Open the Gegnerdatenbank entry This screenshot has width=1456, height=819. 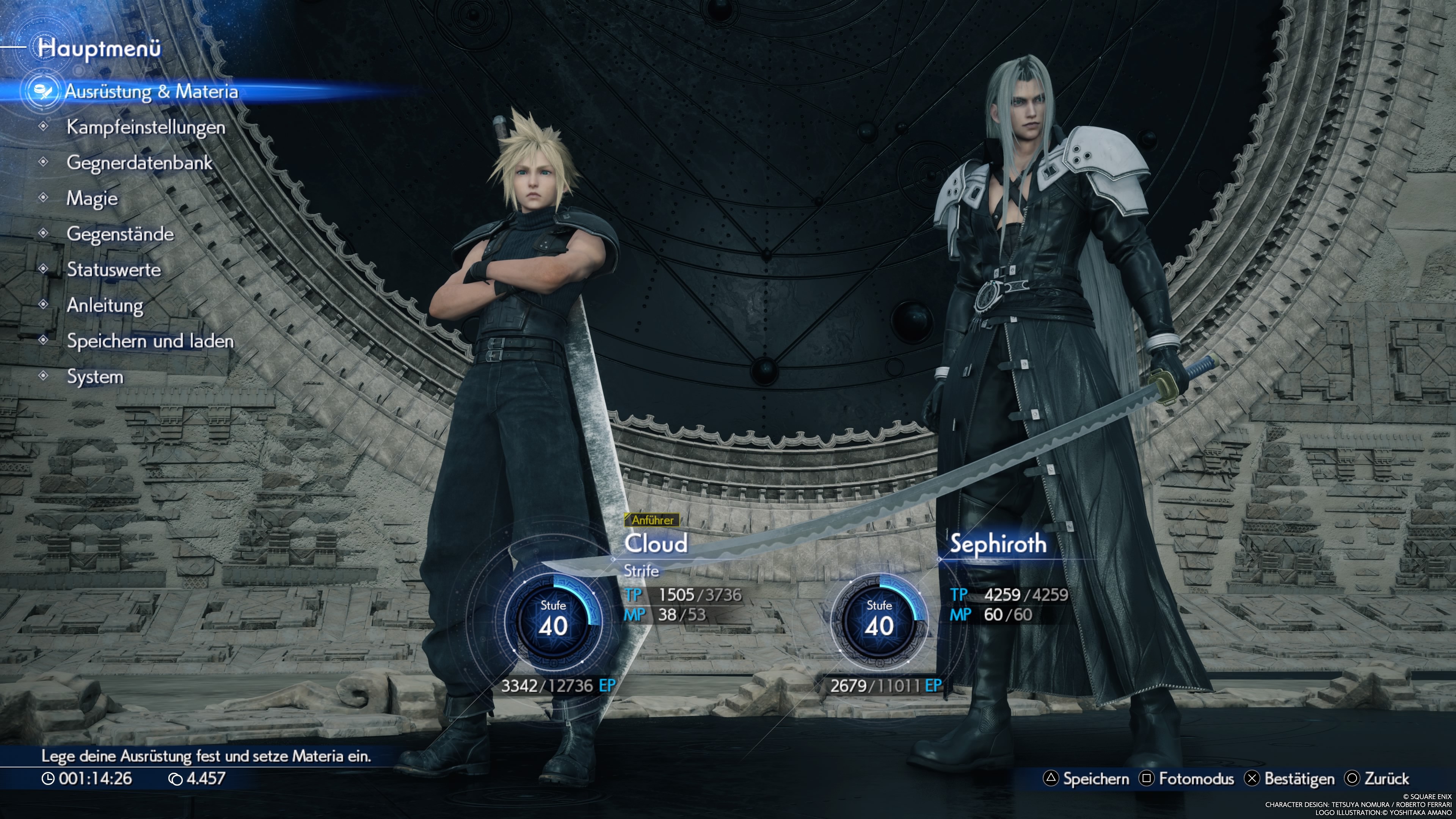(139, 163)
